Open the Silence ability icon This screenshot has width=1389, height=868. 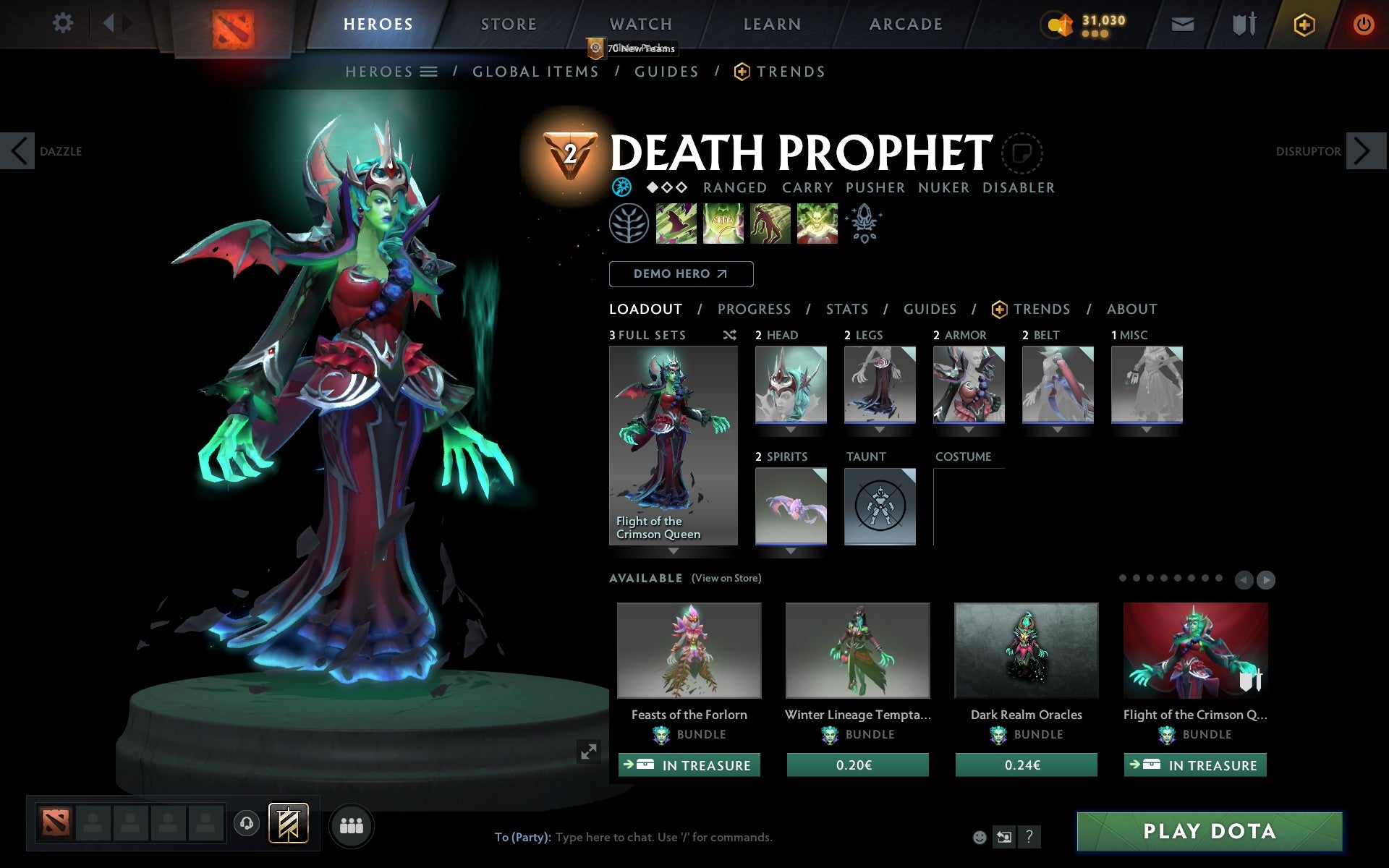(723, 224)
